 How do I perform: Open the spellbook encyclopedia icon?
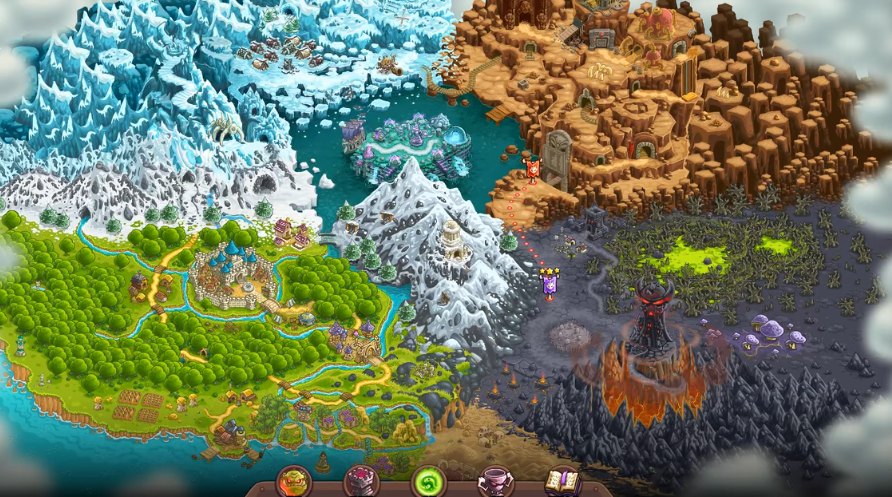coord(562,481)
